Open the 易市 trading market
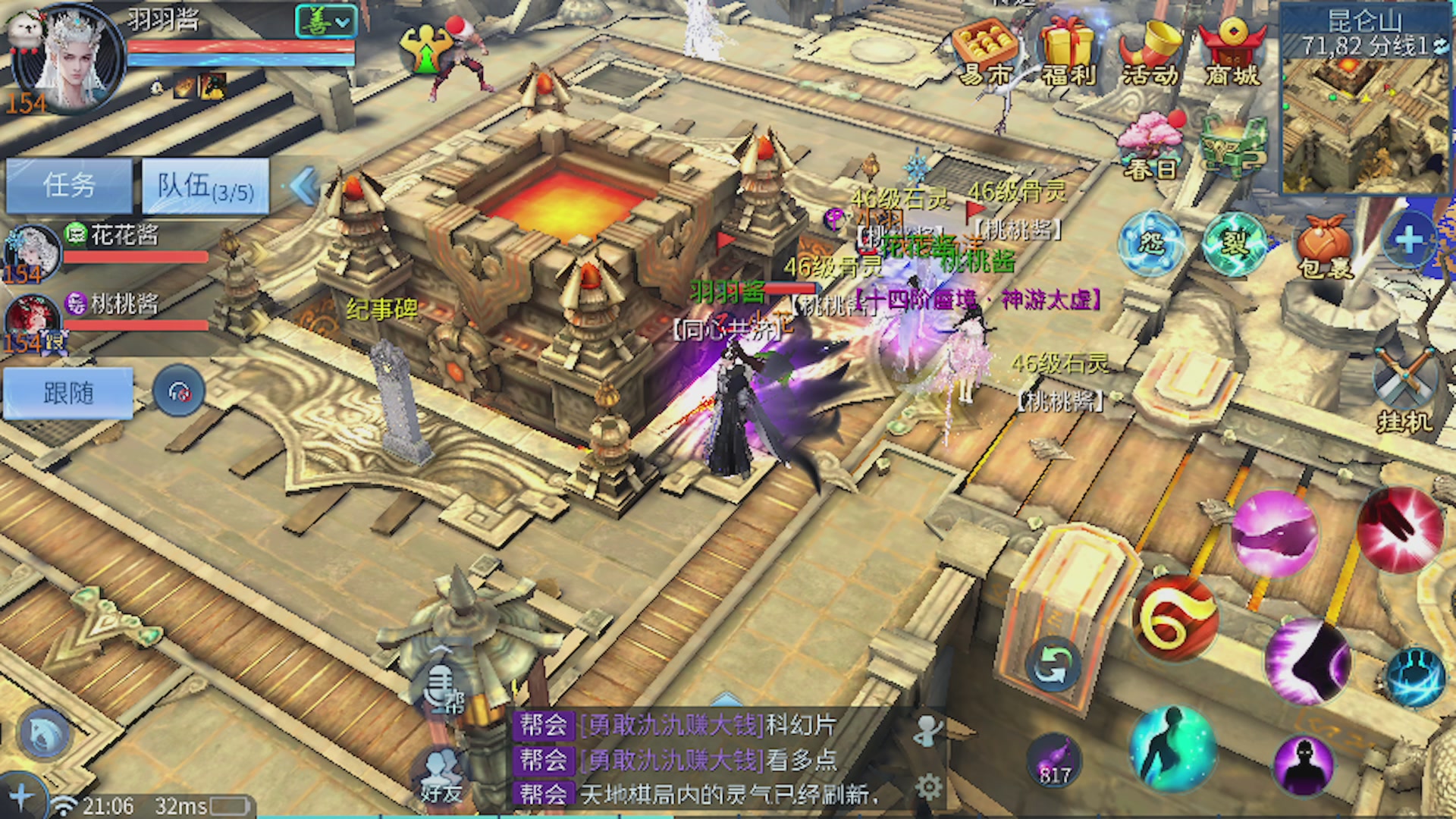This screenshot has width=1456, height=819. tap(984, 52)
